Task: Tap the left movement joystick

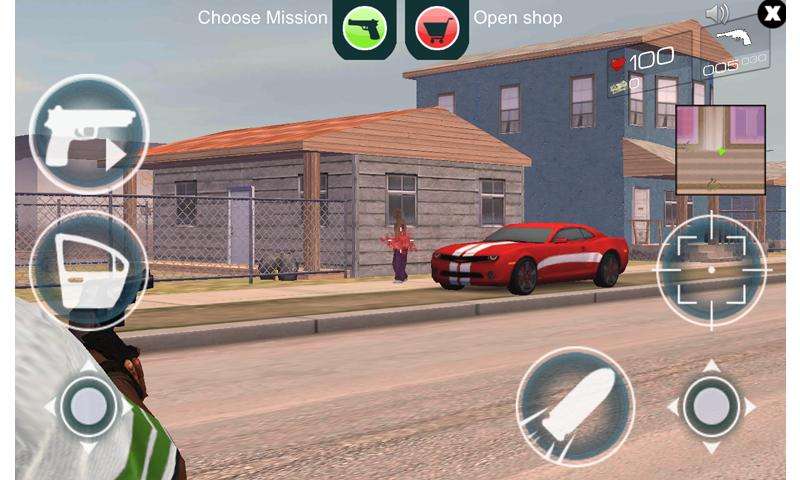Action: click(88, 406)
